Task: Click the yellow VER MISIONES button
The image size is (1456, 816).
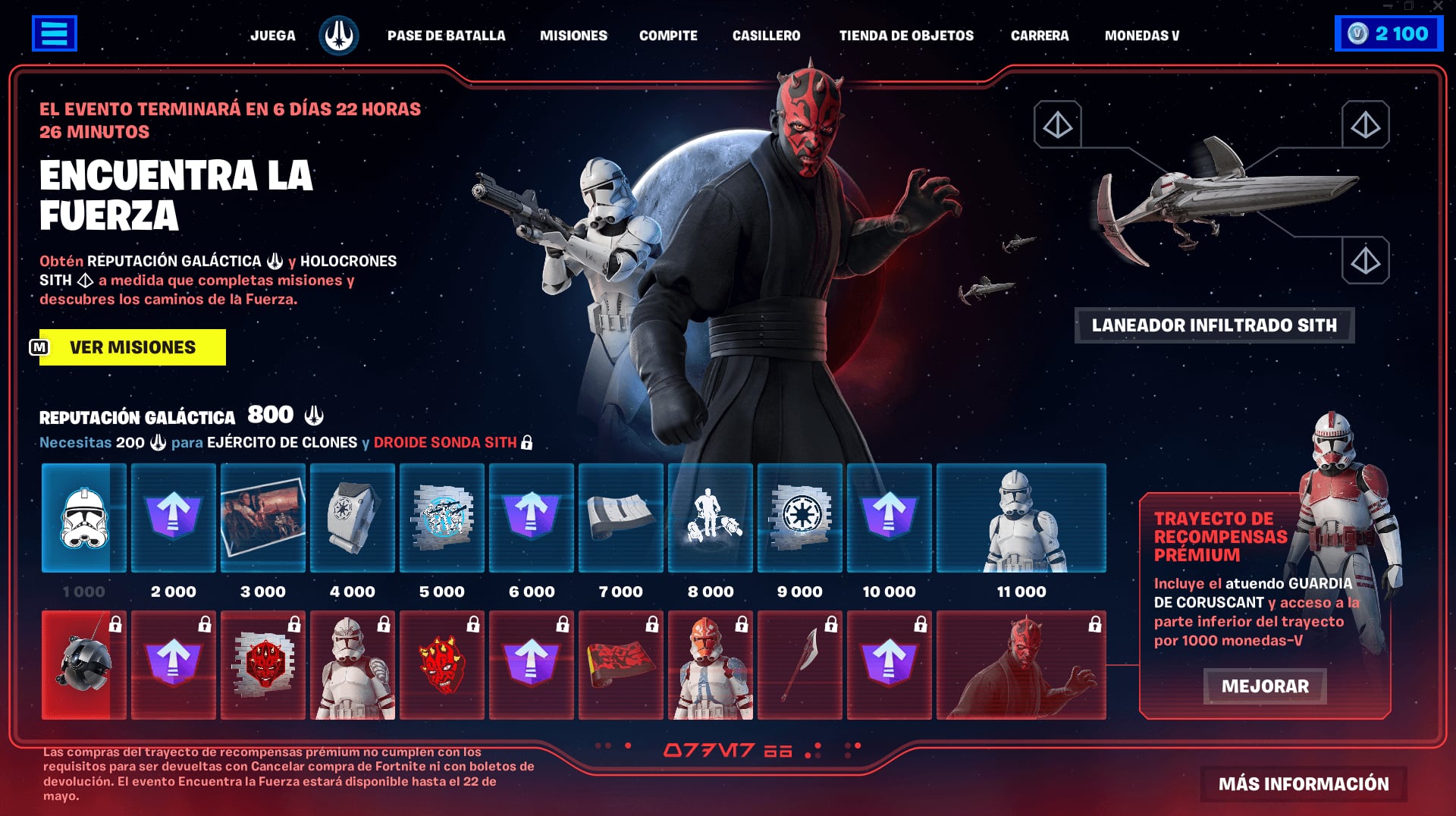Action: point(133,347)
